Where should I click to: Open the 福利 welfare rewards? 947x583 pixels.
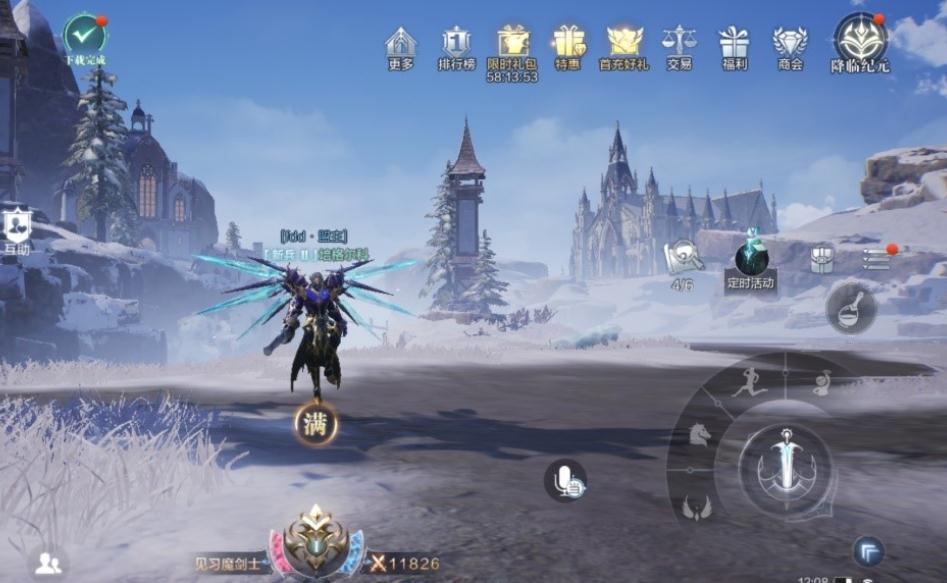pyautogui.click(x=733, y=44)
